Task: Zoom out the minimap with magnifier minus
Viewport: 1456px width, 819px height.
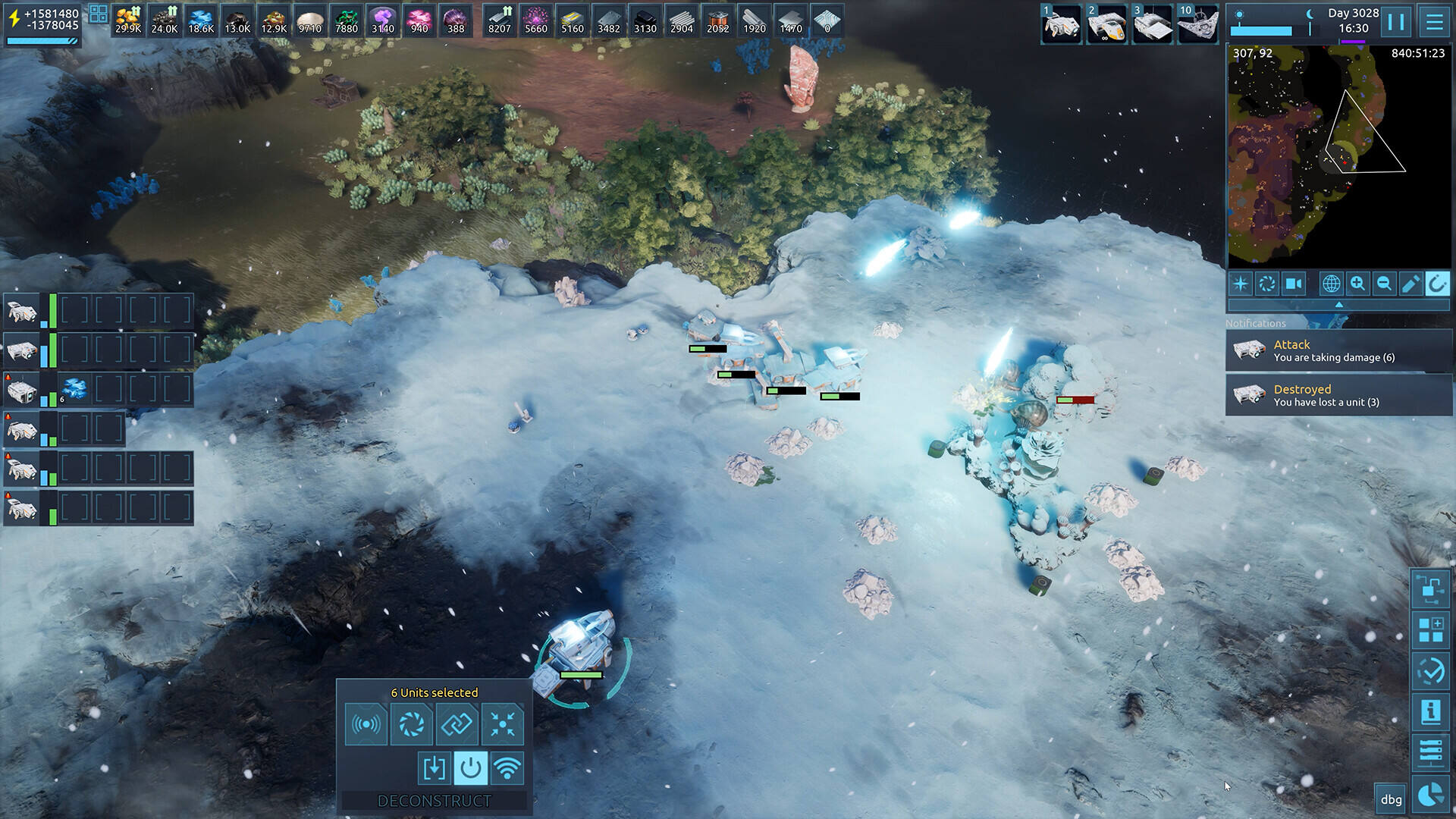Action: (1384, 284)
